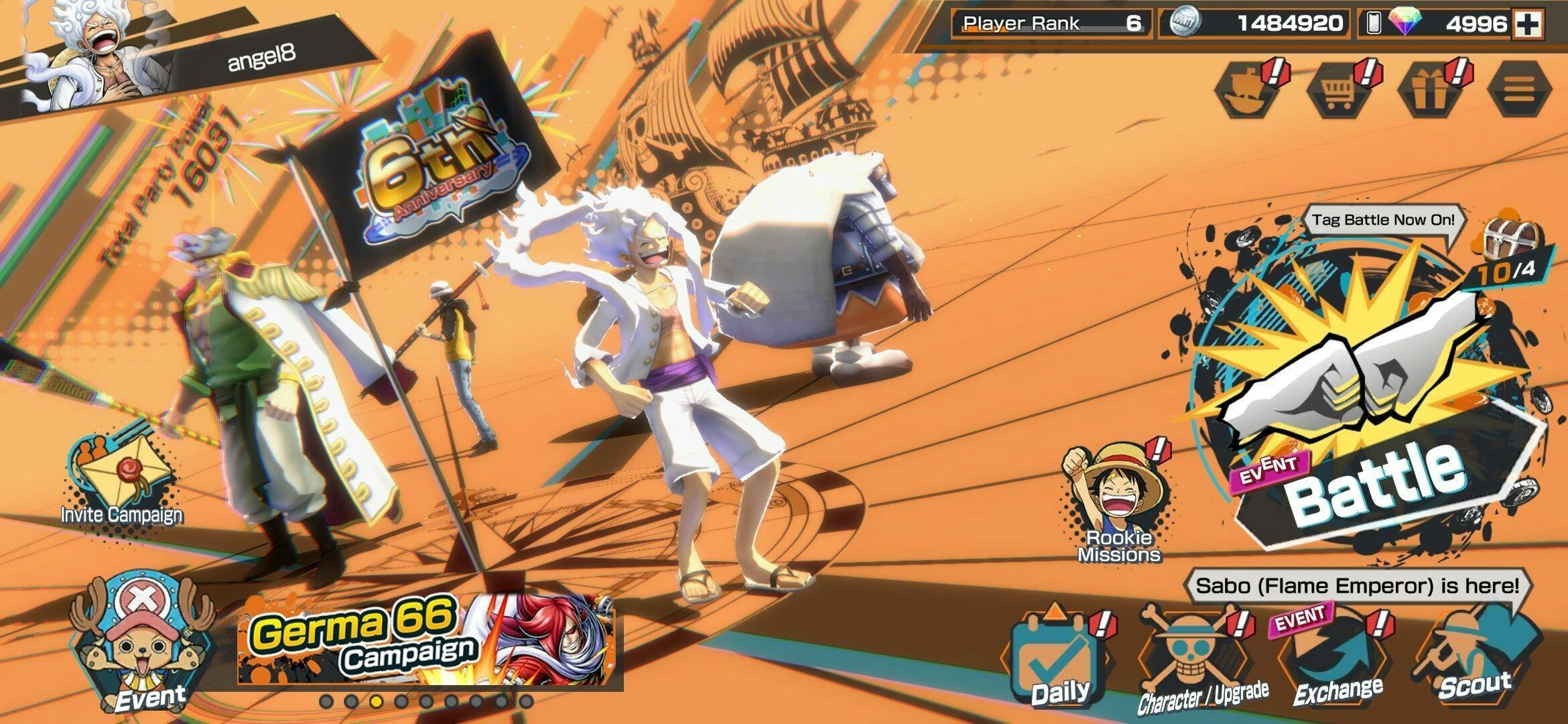Open the Chopper Event menu
The height and width of the screenshot is (724, 1568).
point(144,644)
